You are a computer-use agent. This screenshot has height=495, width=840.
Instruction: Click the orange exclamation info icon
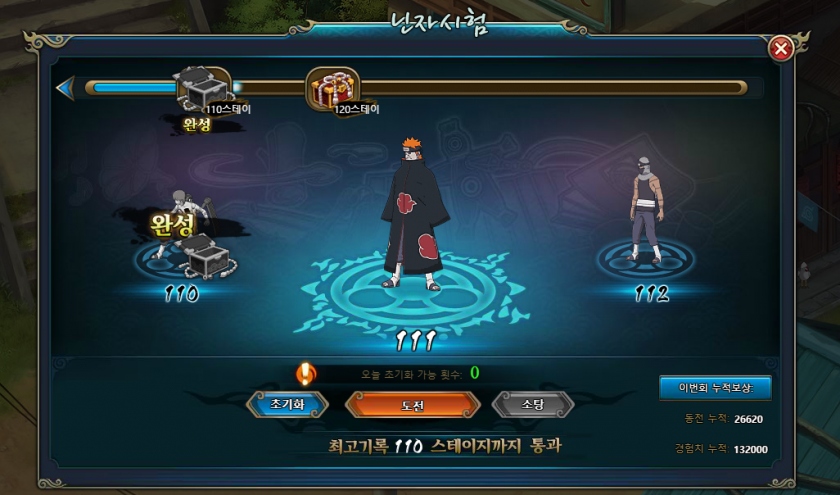pos(306,374)
